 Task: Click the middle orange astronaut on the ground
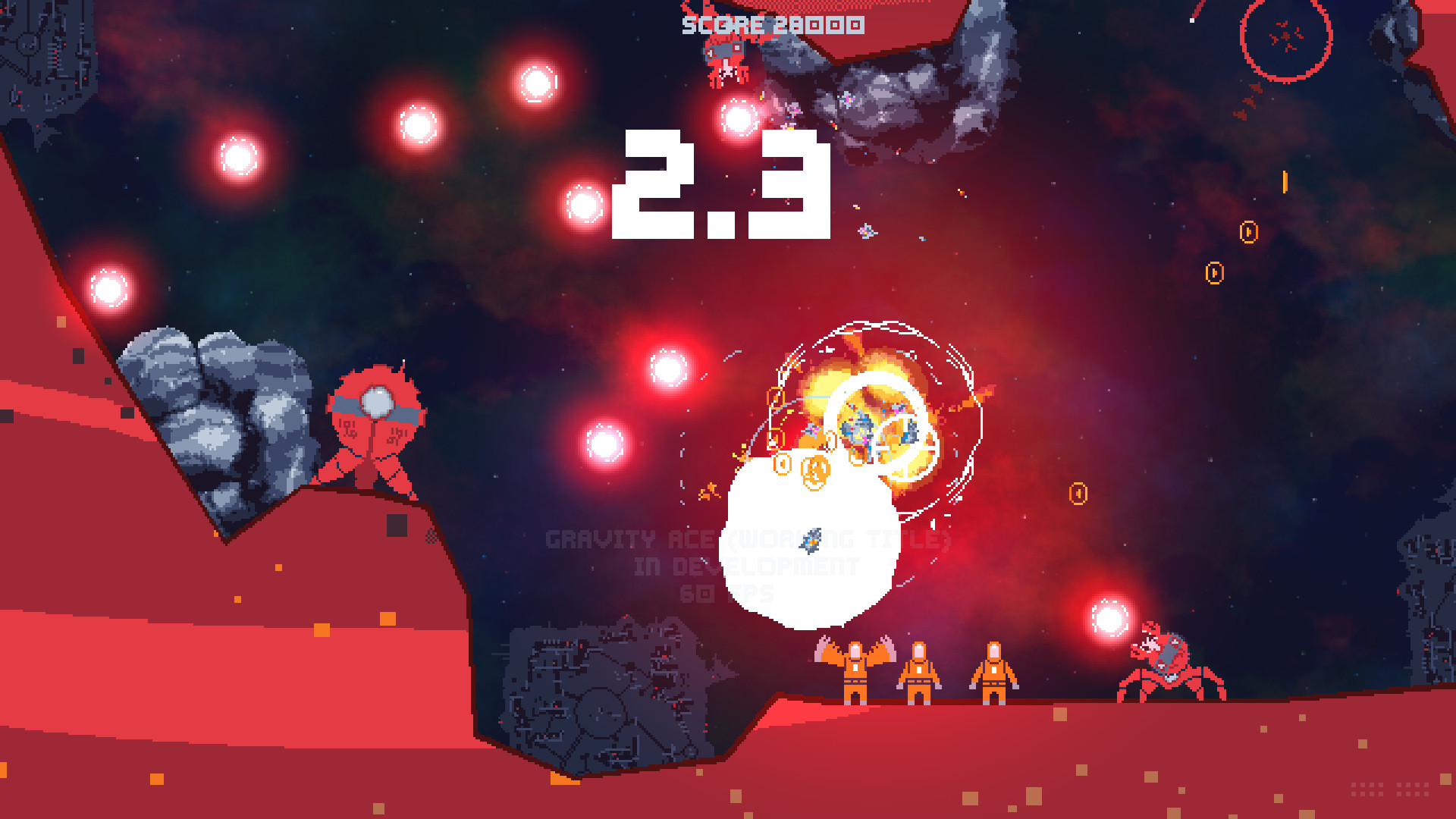pos(919,671)
